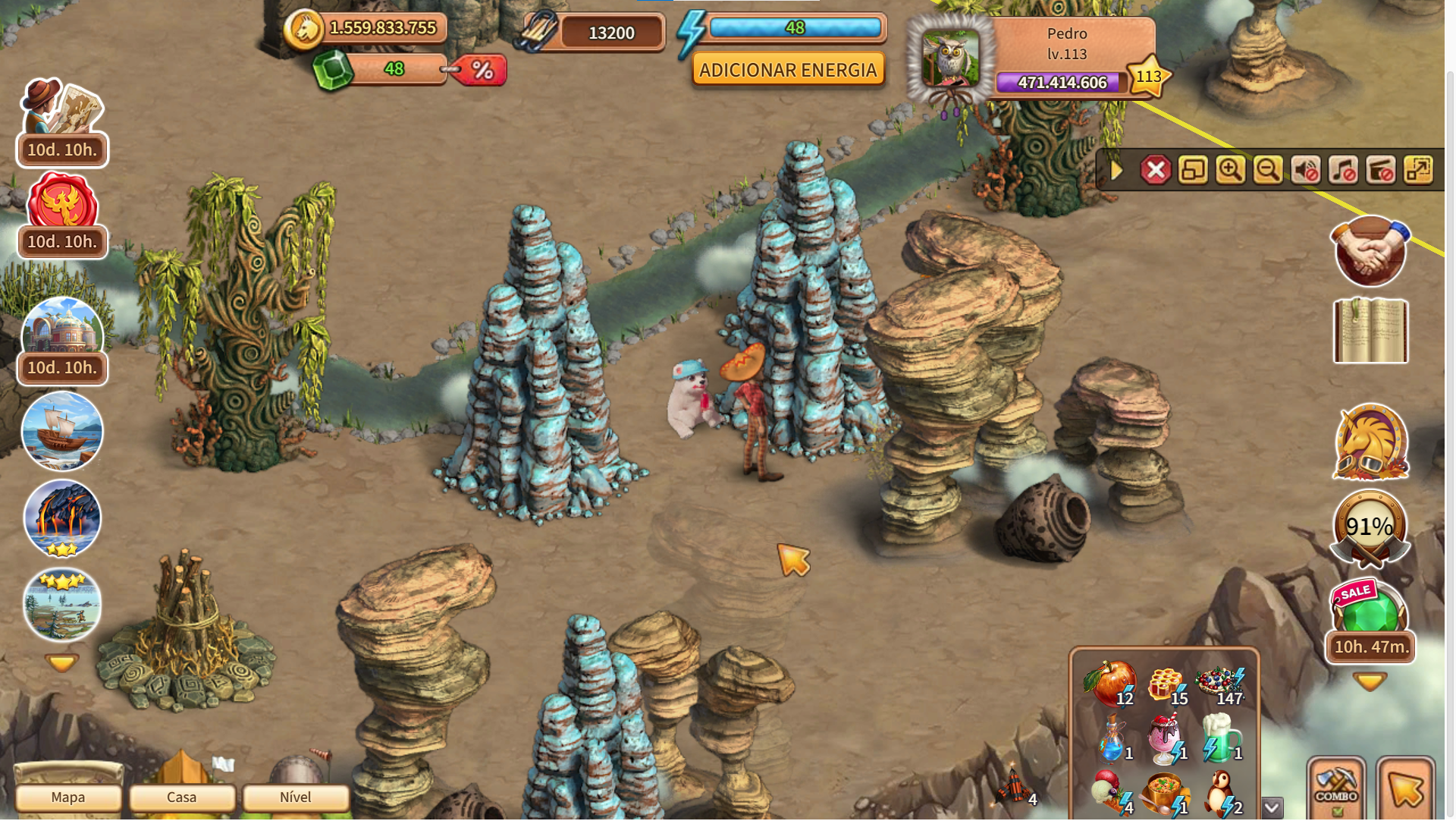Open the COMBO tools button
This screenshot has width=1456, height=821.
[x=1336, y=788]
